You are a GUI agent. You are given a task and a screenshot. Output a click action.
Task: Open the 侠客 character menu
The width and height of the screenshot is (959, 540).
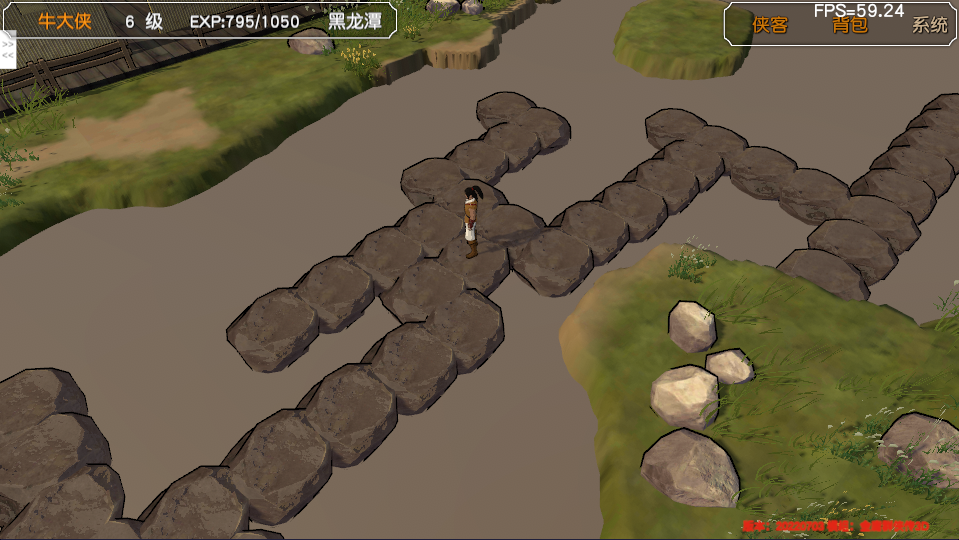click(x=770, y=25)
